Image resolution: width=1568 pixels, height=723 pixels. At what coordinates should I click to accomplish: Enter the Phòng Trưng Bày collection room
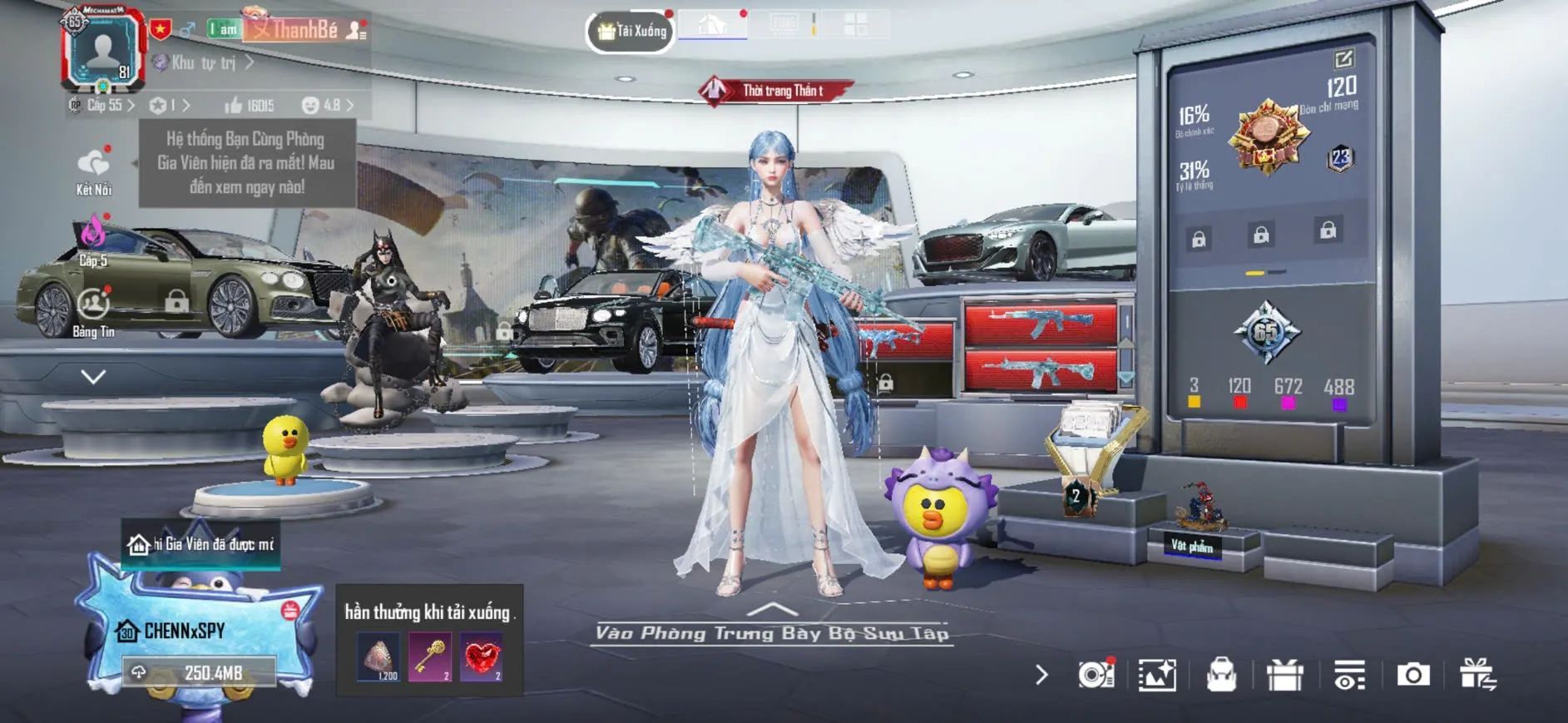(x=772, y=631)
